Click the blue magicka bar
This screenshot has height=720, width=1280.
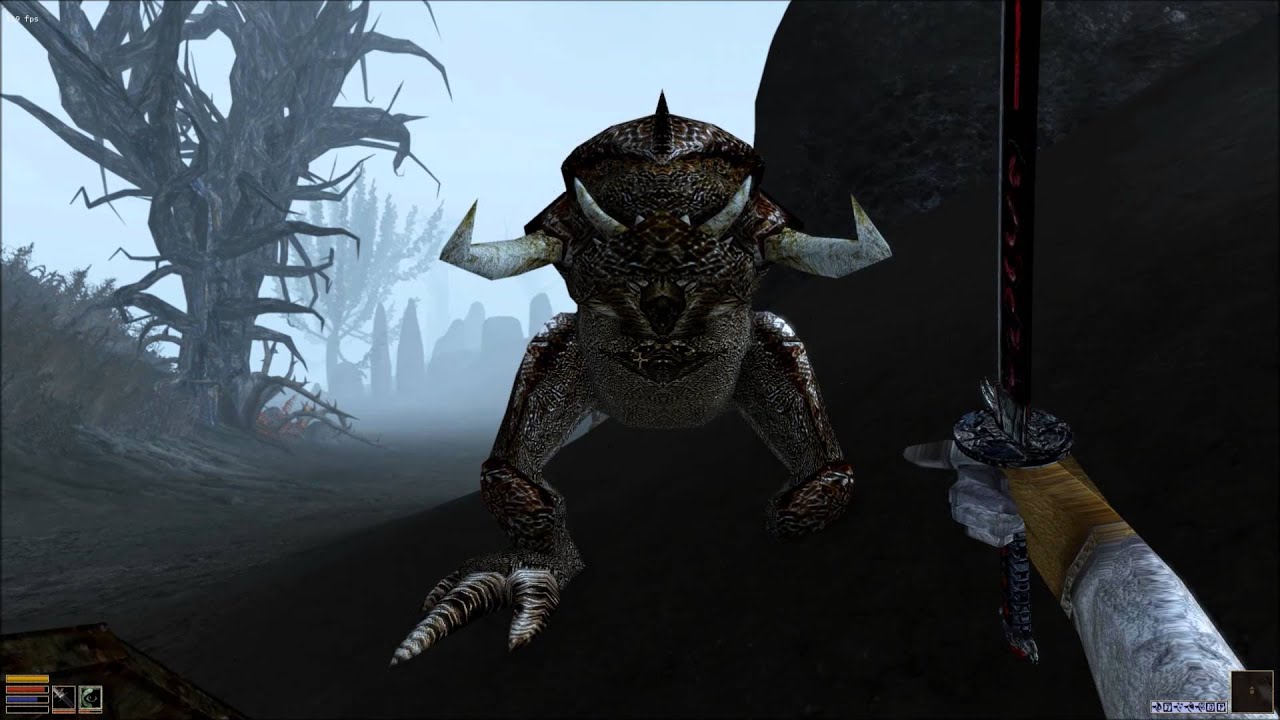pyautogui.click(x=27, y=699)
